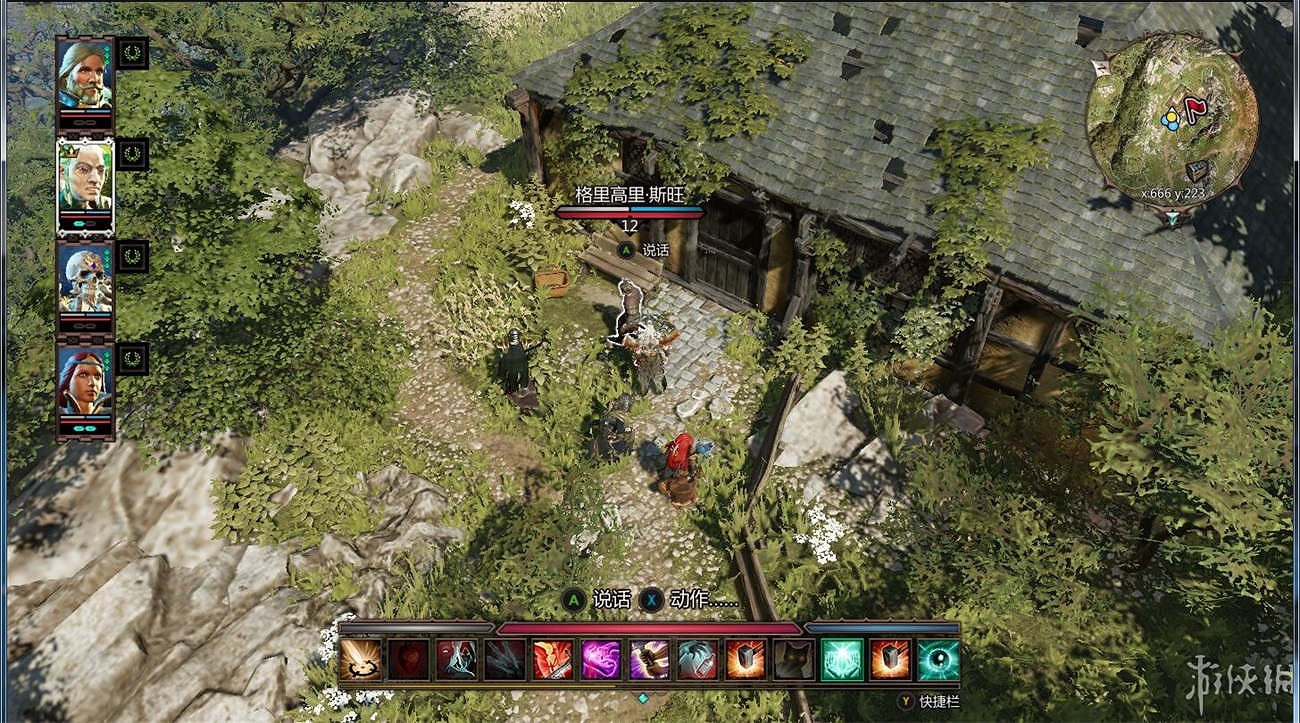Use the dark red heart skill
This screenshot has height=723, width=1300.
pyautogui.click(x=408, y=660)
